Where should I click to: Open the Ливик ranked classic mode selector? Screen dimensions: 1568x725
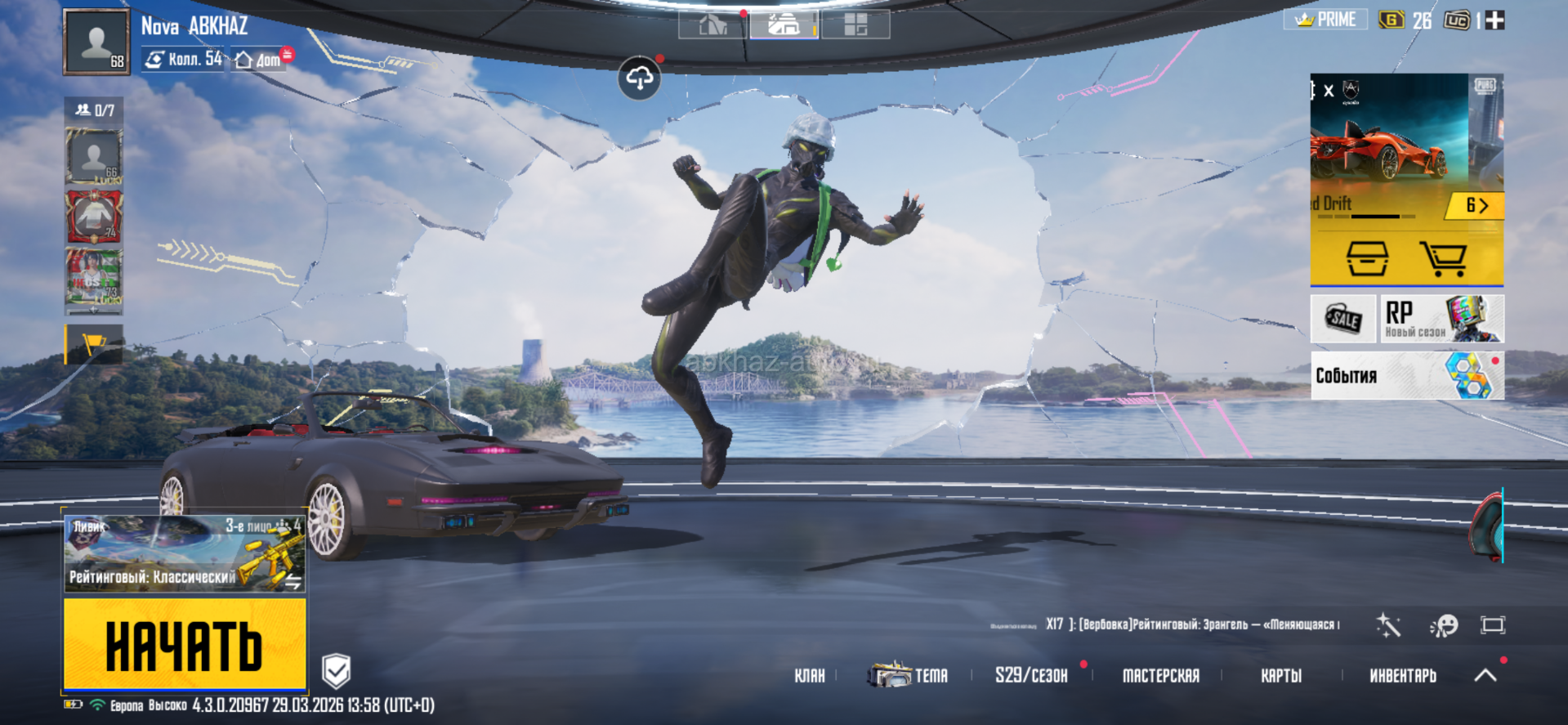pyautogui.click(x=185, y=553)
